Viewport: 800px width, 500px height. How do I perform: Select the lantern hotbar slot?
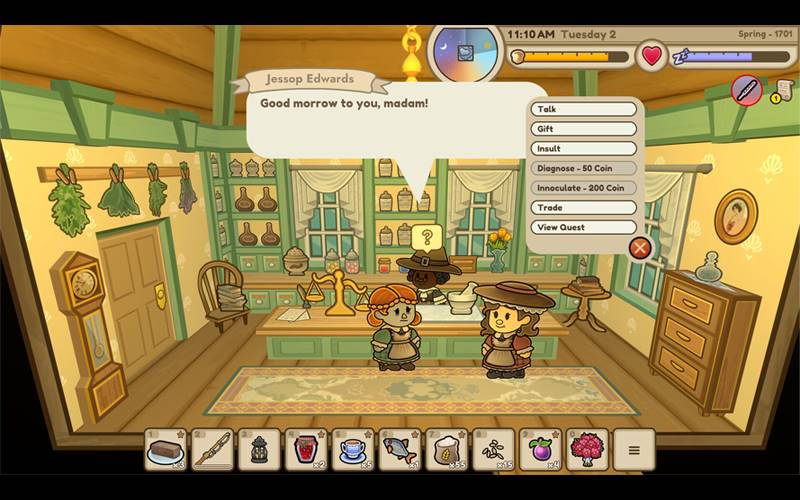point(259,450)
